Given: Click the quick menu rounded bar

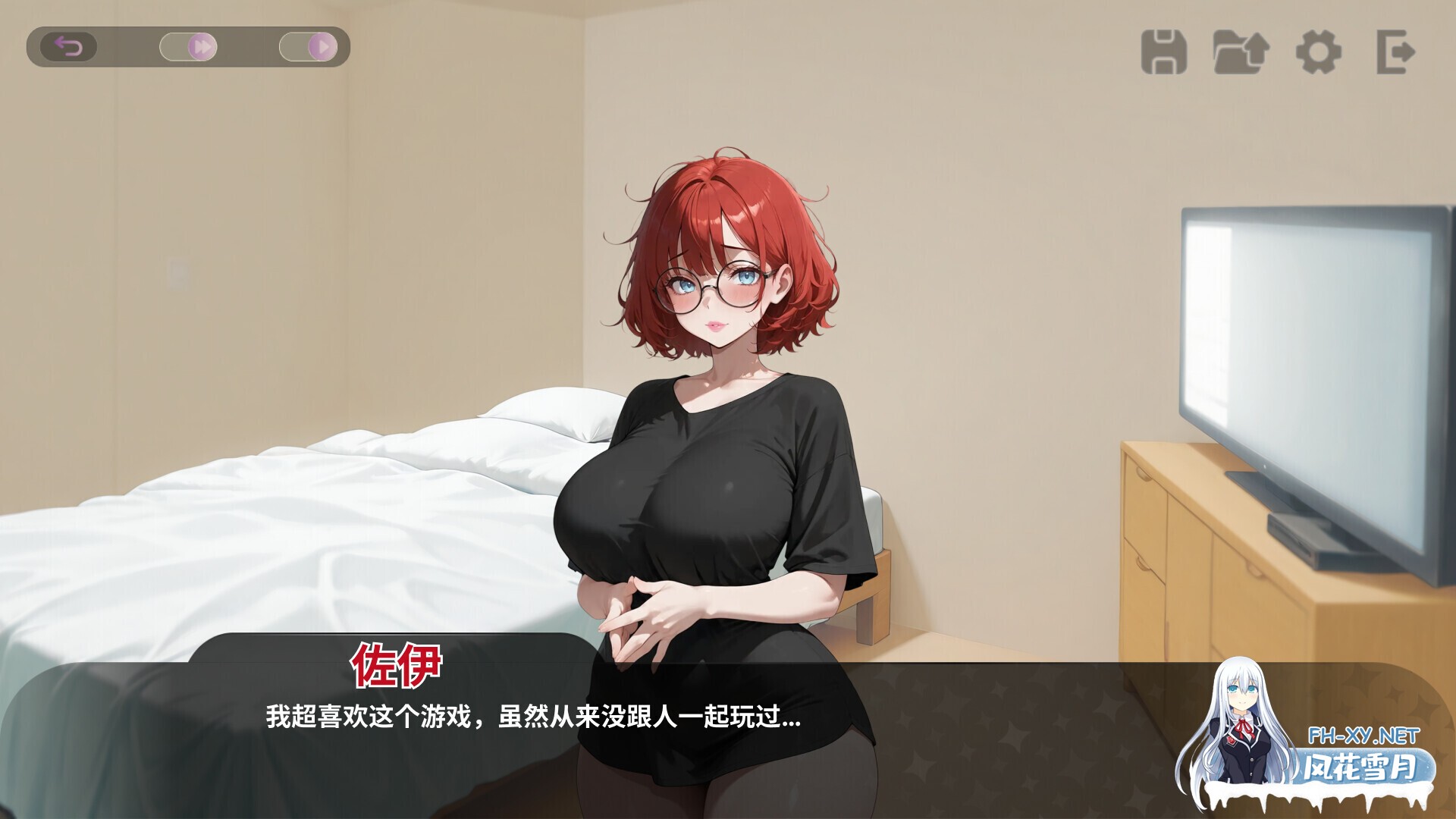Looking at the screenshot, I should pos(190,45).
